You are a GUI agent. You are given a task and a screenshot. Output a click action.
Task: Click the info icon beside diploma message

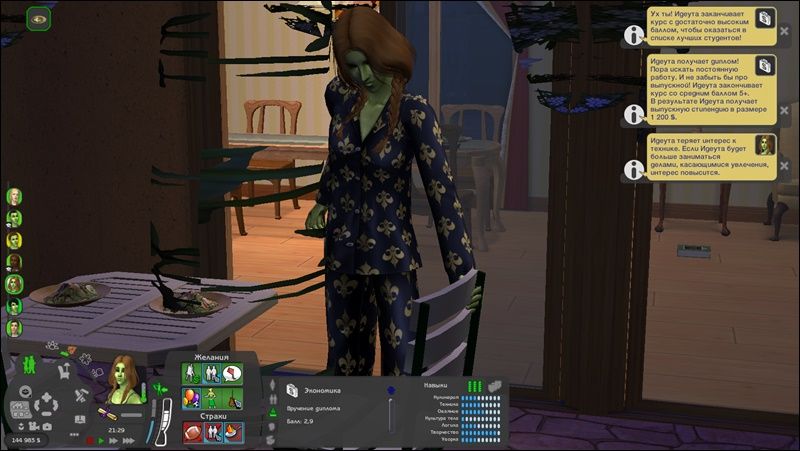point(632,113)
